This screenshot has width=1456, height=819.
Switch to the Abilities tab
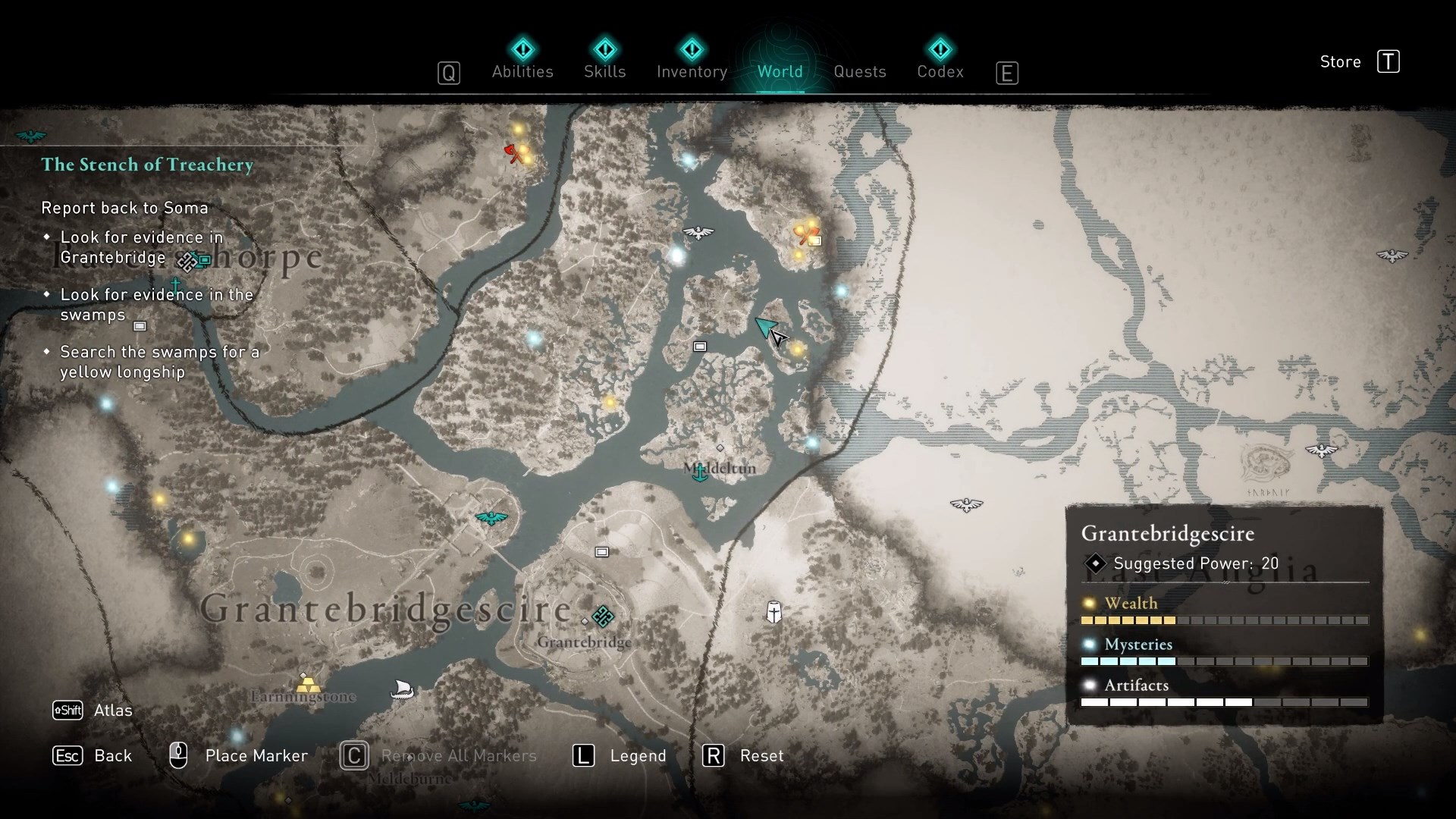point(522,71)
